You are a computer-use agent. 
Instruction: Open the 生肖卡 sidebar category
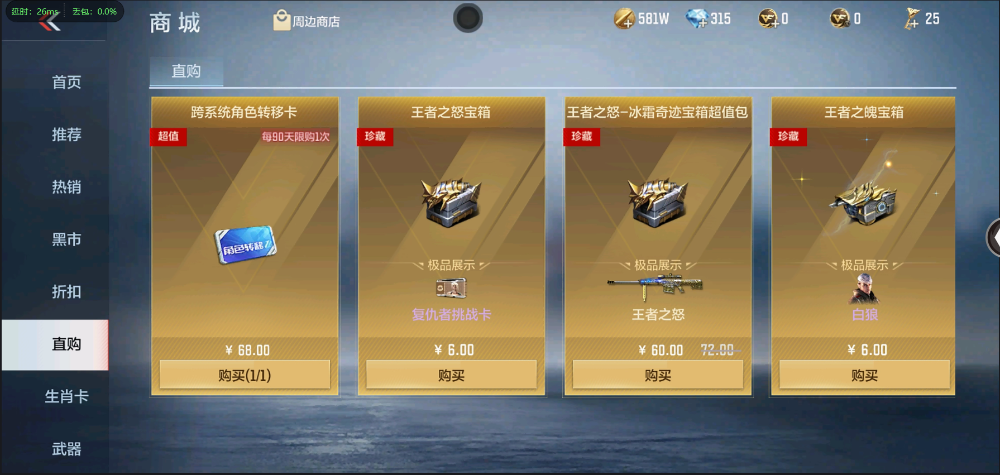(x=66, y=396)
